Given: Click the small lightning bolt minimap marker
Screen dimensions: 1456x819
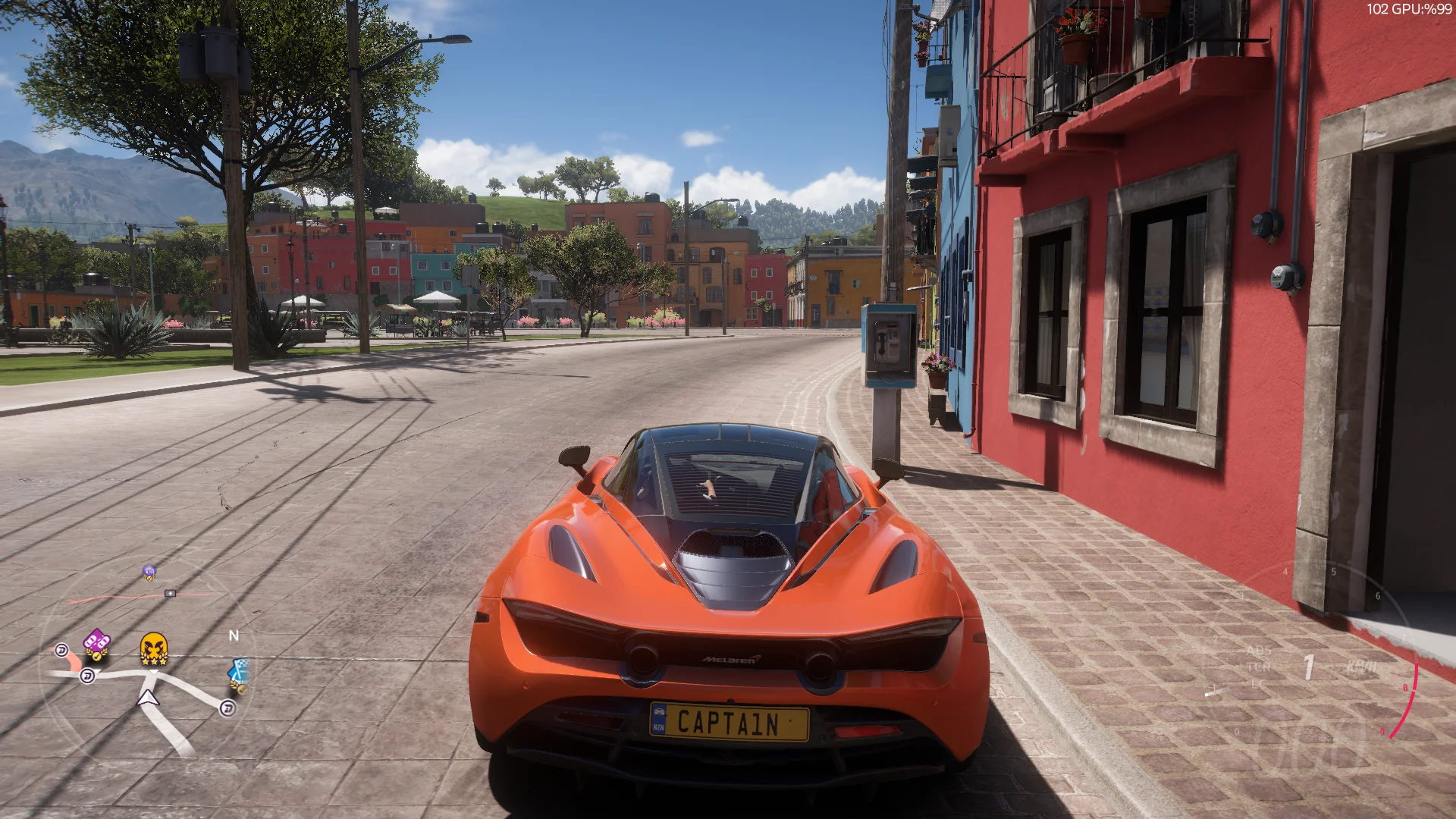Looking at the screenshot, I should click(x=170, y=593).
